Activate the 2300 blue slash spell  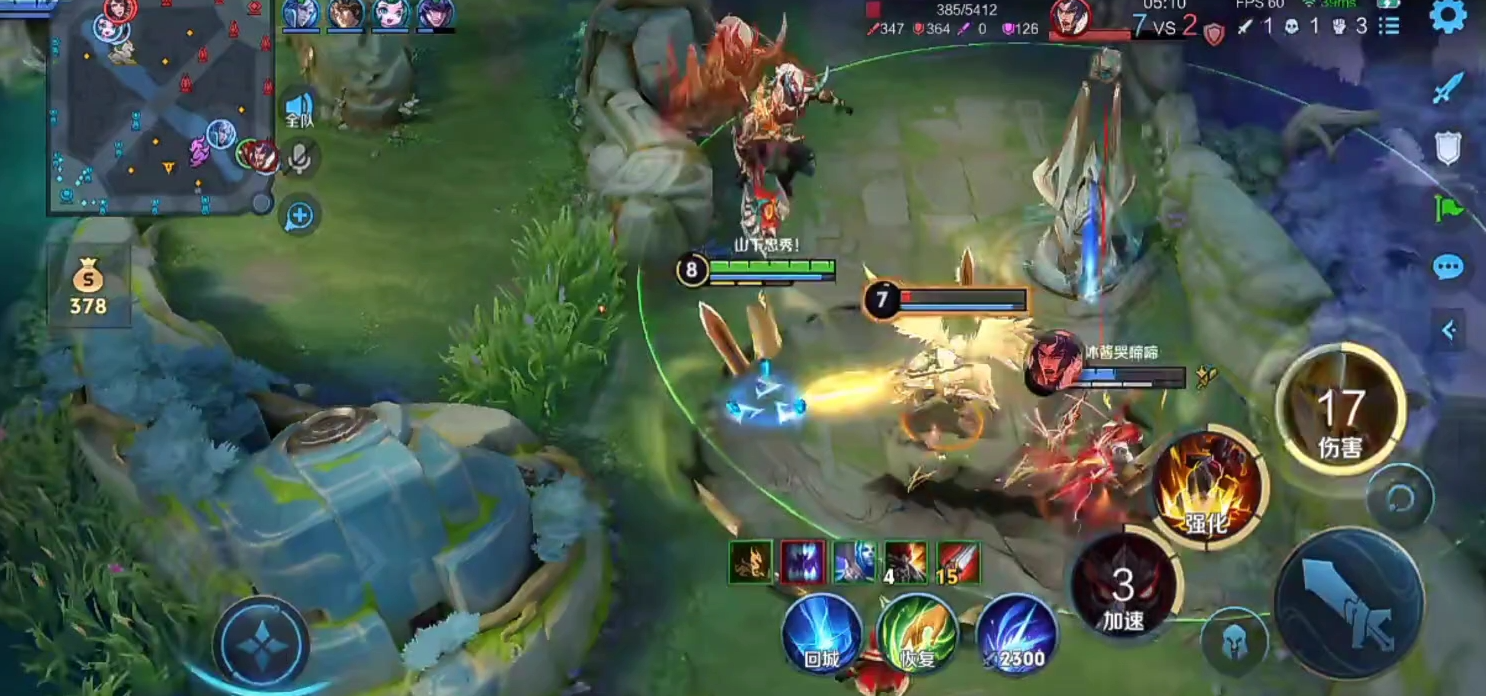click(x=1015, y=633)
